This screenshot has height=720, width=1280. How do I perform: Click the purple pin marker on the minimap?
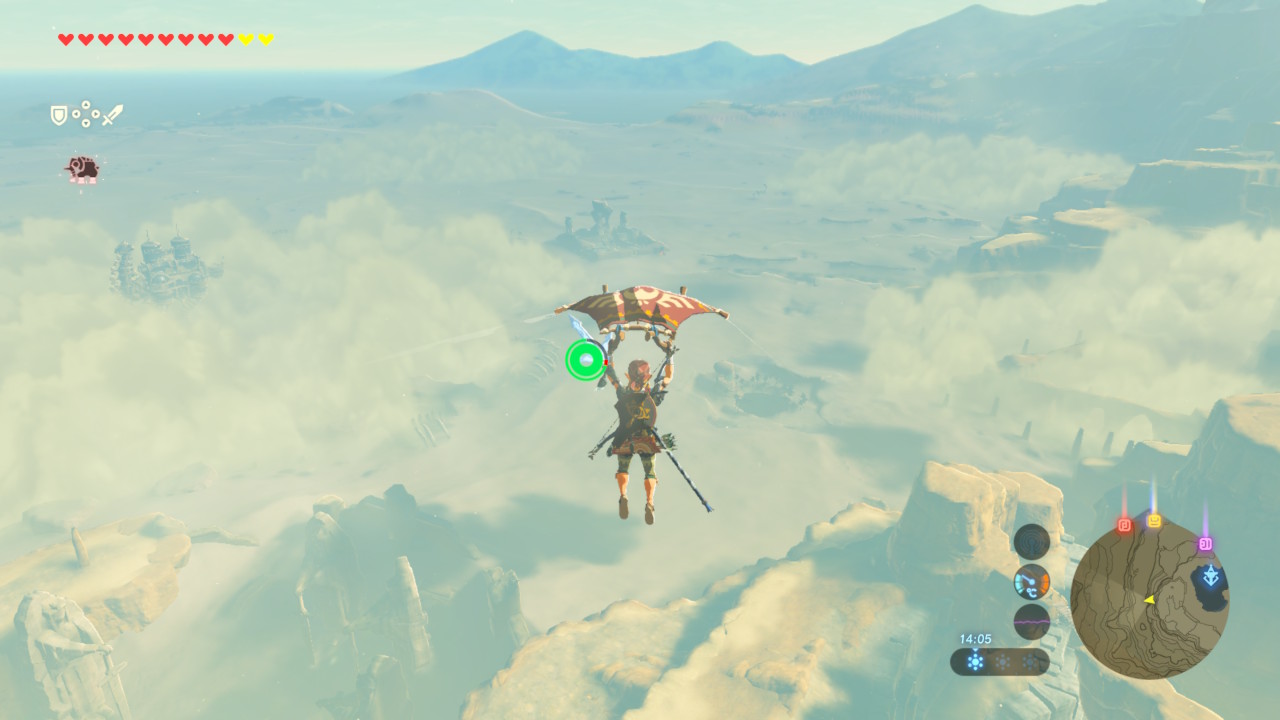pos(1205,544)
